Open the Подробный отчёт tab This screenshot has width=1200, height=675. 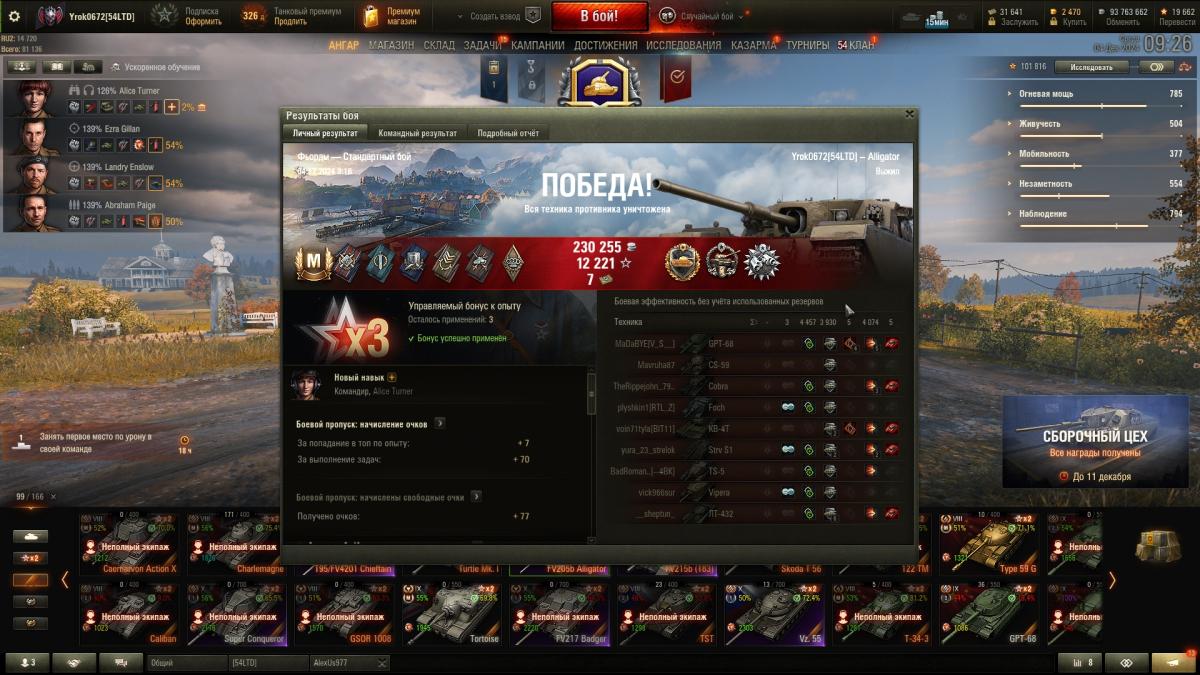click(x=508, y=133)
